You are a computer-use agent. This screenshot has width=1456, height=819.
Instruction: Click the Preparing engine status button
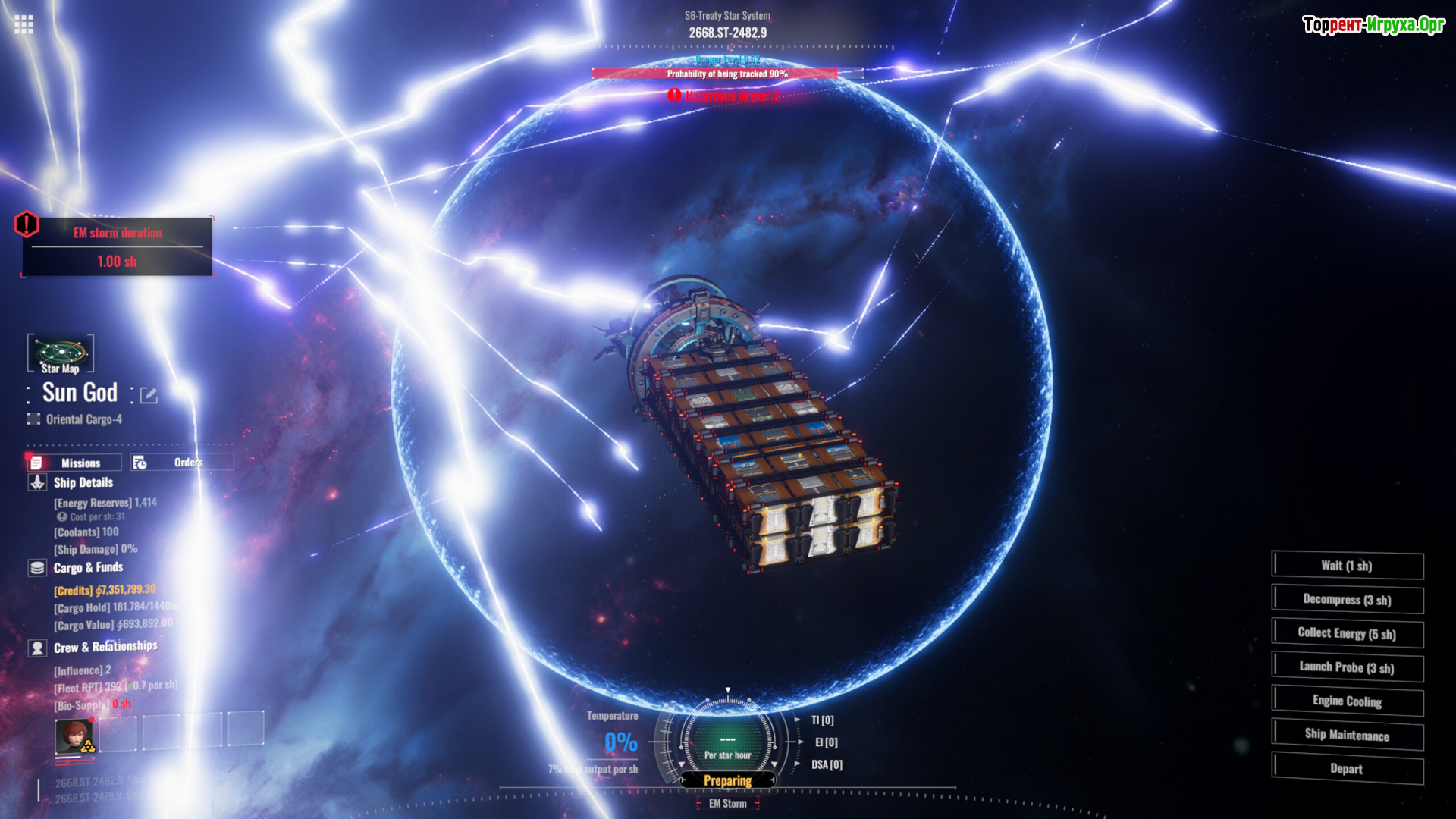[x=727, y=780]
